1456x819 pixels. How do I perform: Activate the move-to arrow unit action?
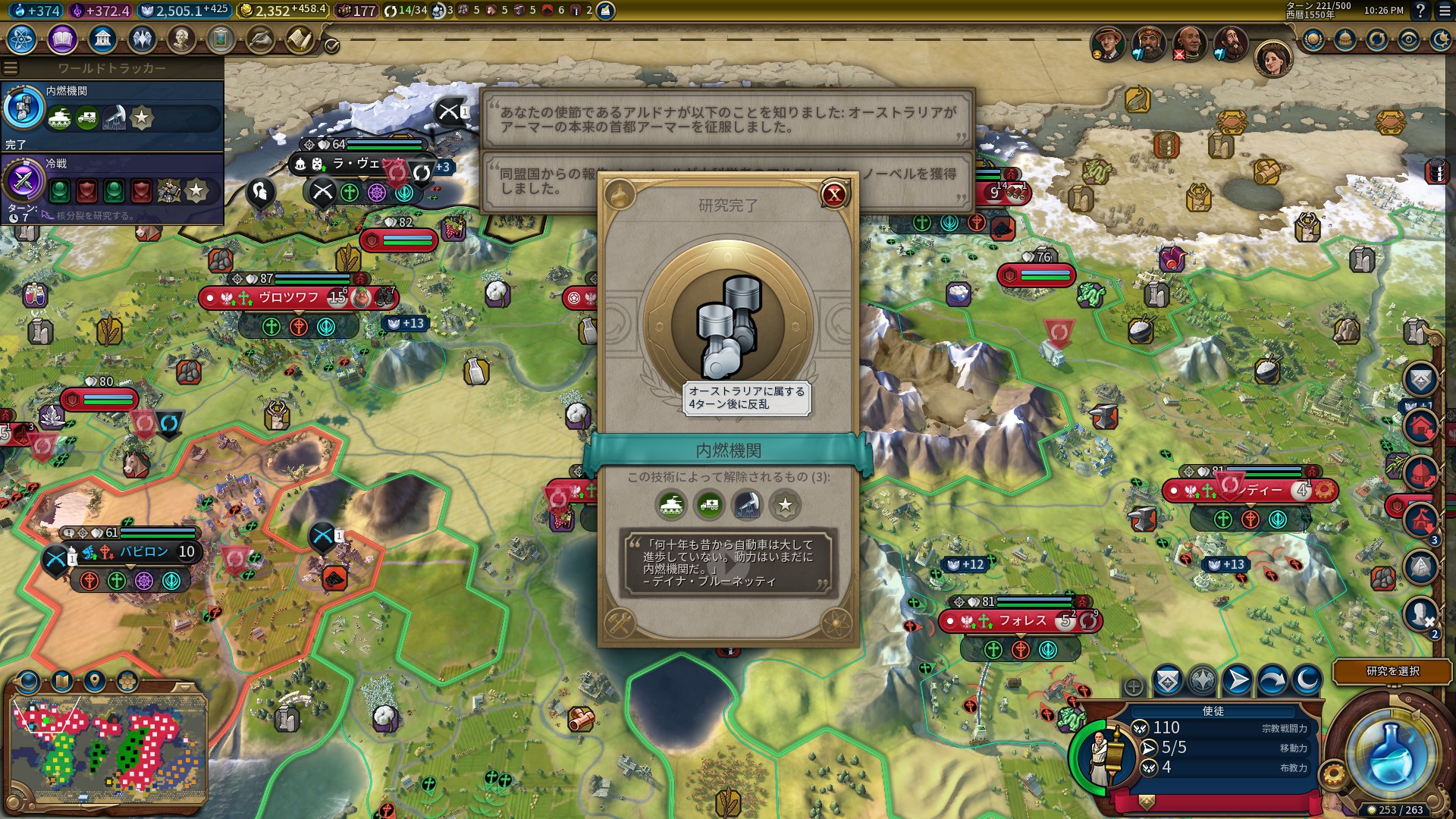pos(1237,680)
